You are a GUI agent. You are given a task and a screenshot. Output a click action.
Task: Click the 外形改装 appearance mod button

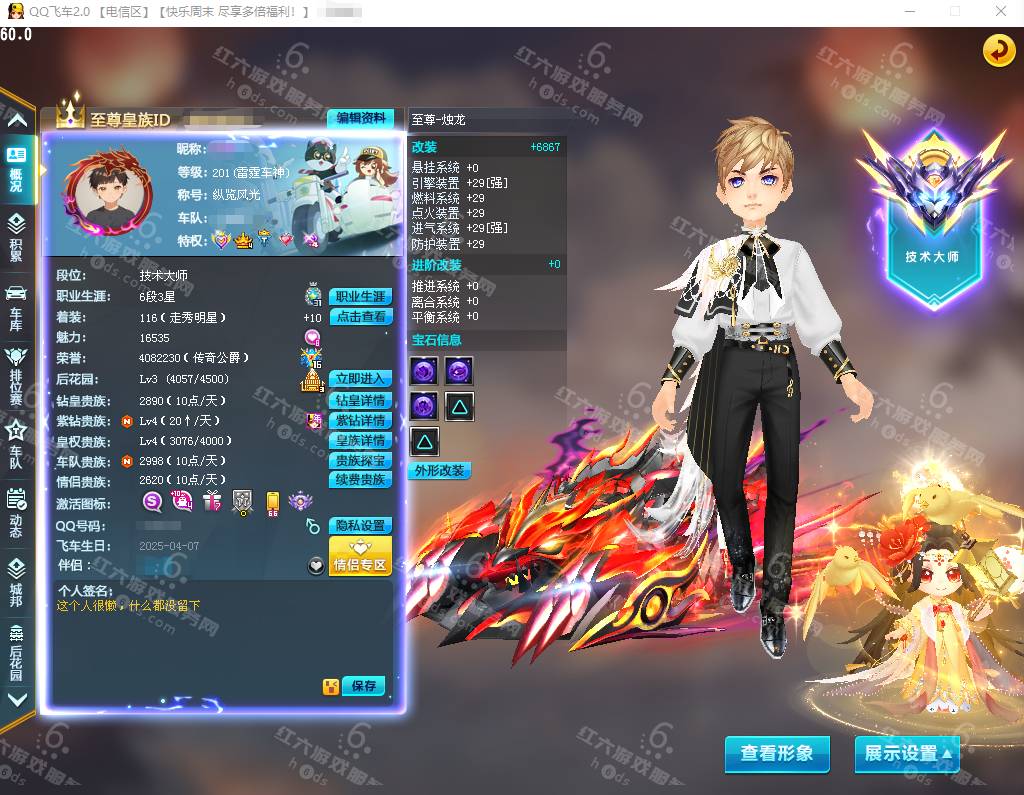click(440, 471)
